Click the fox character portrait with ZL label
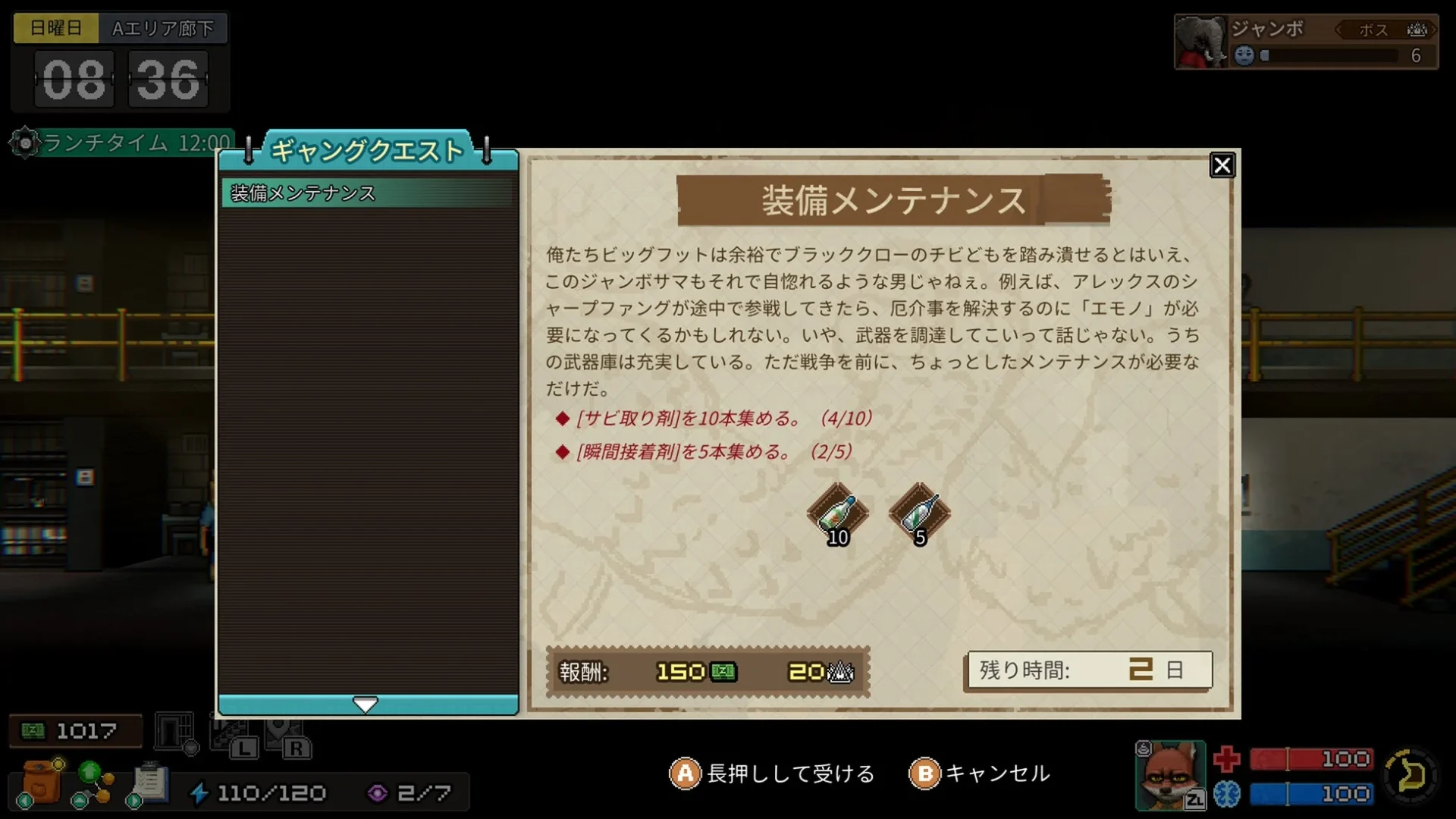 1168,775
